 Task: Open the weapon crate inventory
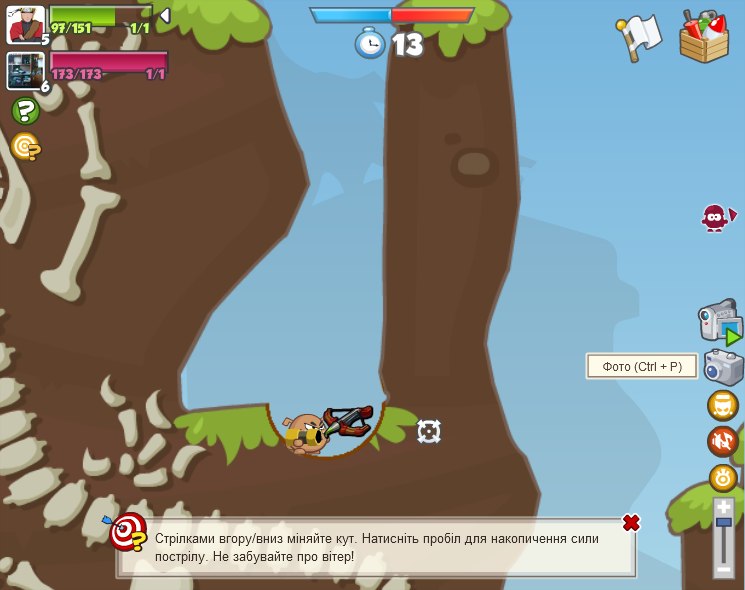[704, 38]
